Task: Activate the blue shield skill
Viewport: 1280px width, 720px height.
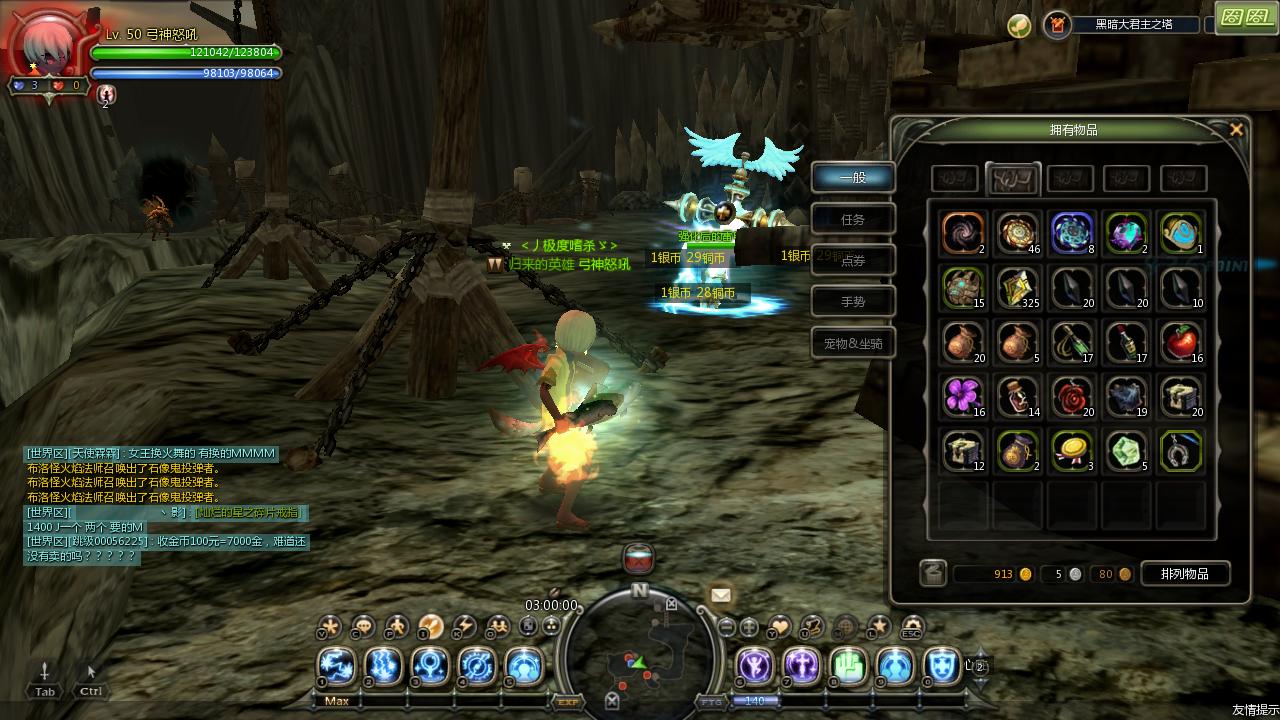Action: click(x=941, y=665)
